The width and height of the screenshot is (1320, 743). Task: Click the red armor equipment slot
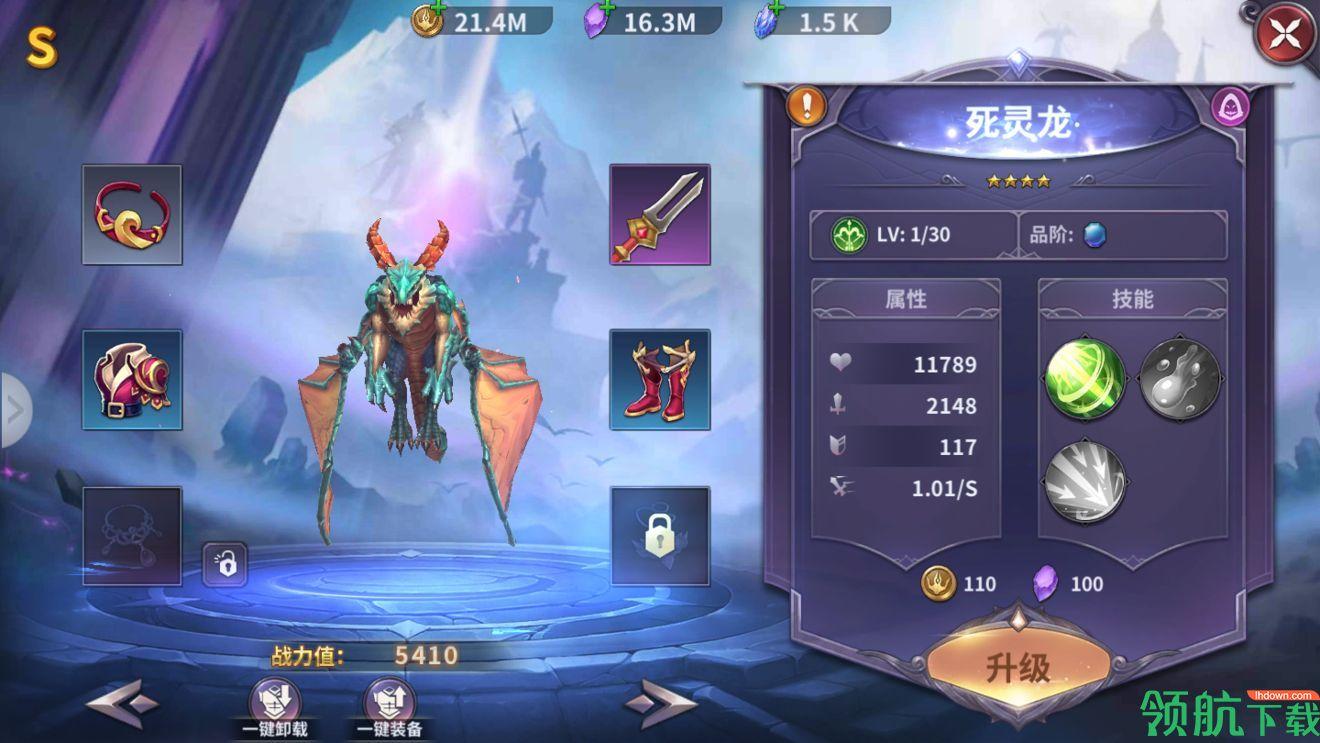[131, 380]
